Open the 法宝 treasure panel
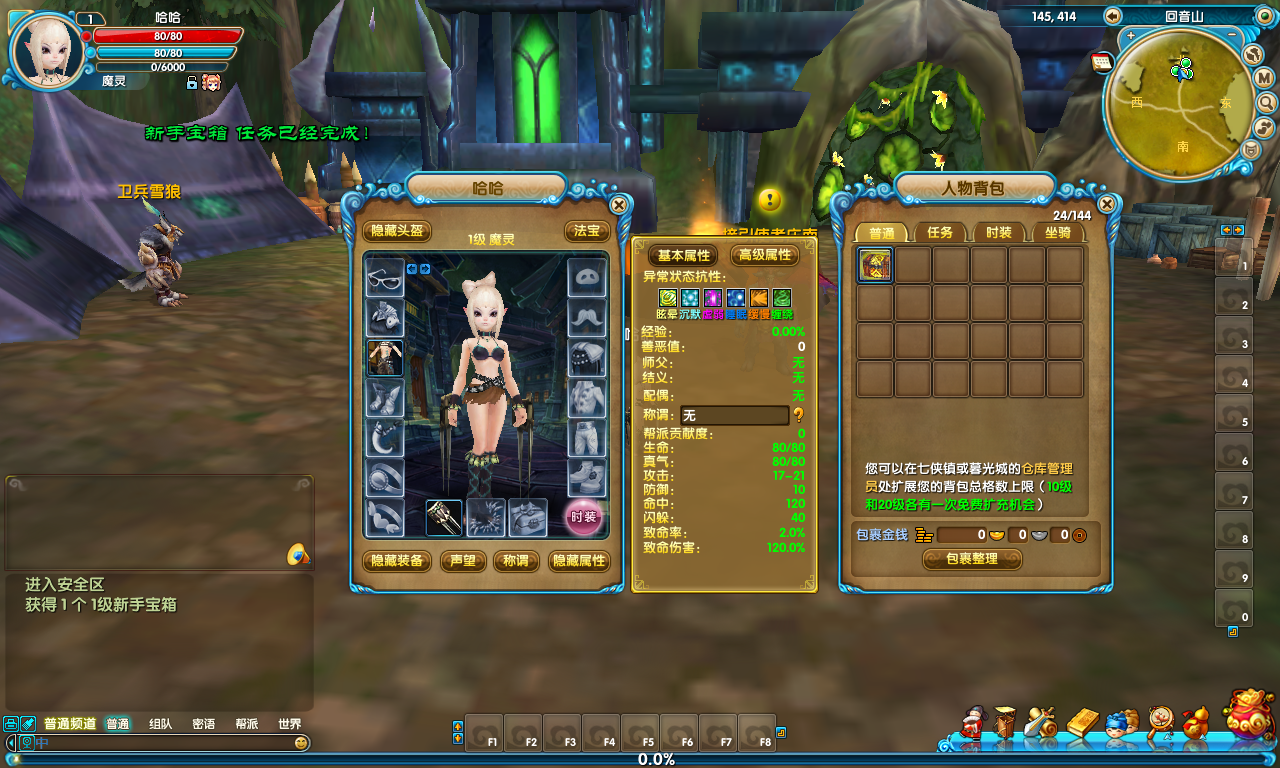Image resolution: width=1280 pixels, height=768 pixels. point(586,231)
